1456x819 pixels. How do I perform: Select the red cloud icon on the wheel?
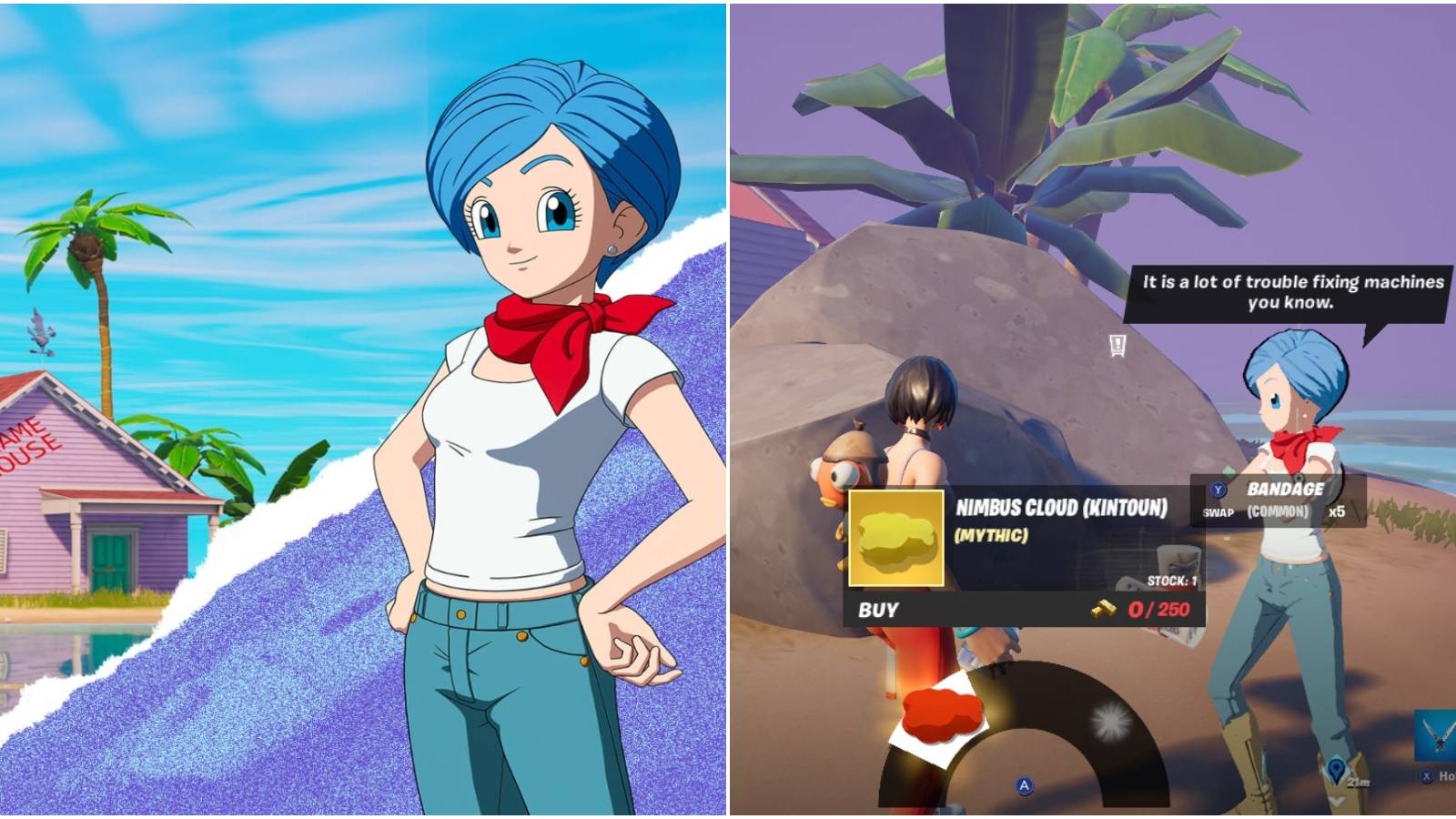(x=943, y=714)
